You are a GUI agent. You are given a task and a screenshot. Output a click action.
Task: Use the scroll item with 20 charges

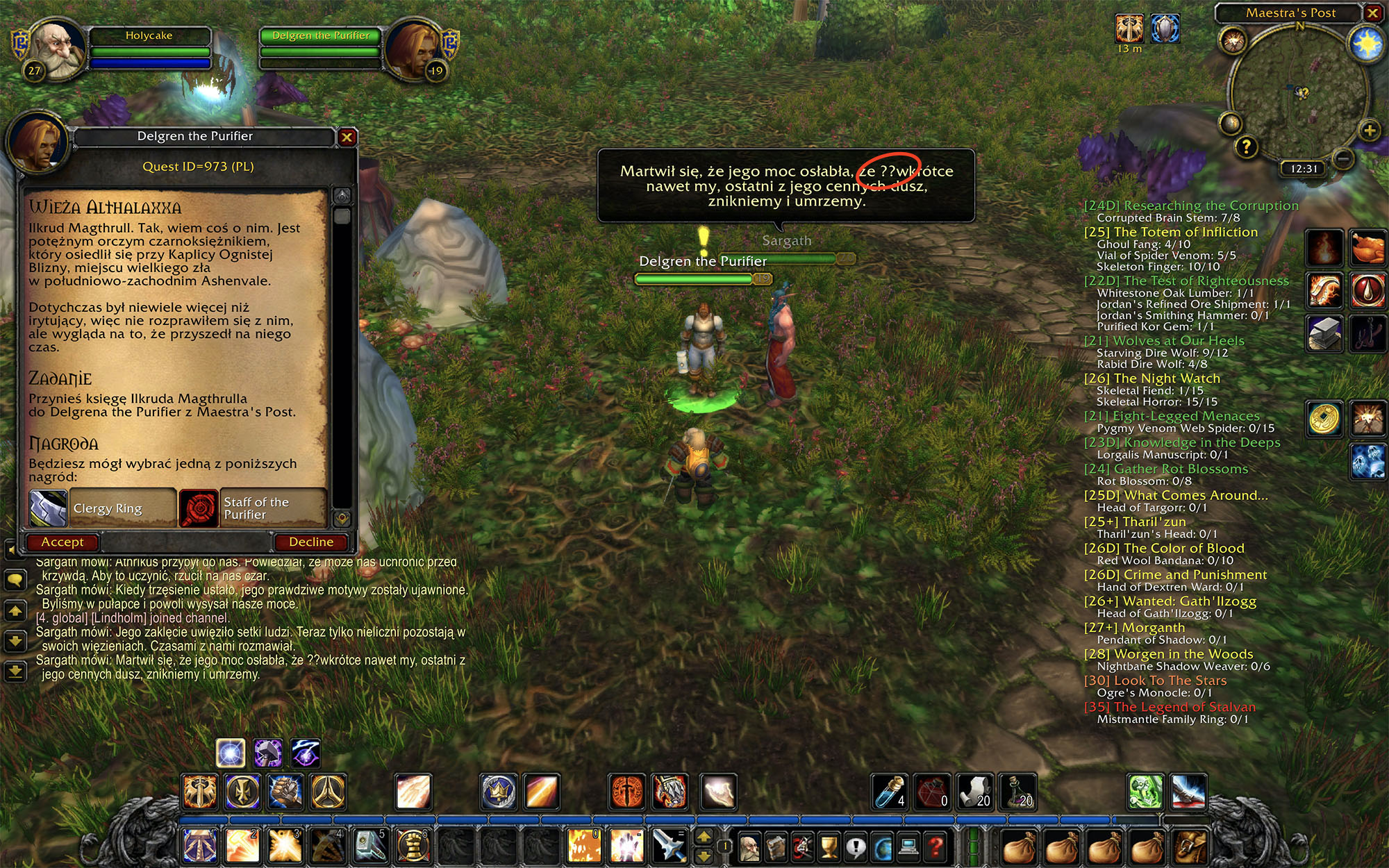coord(974,792)
